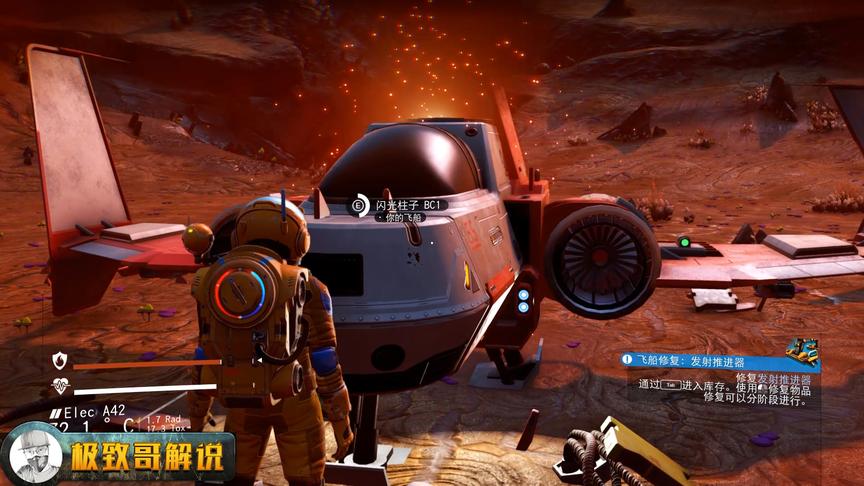864x486 pixels.
Task: Click the life support heart icon
Action: (x=61, y=386)
